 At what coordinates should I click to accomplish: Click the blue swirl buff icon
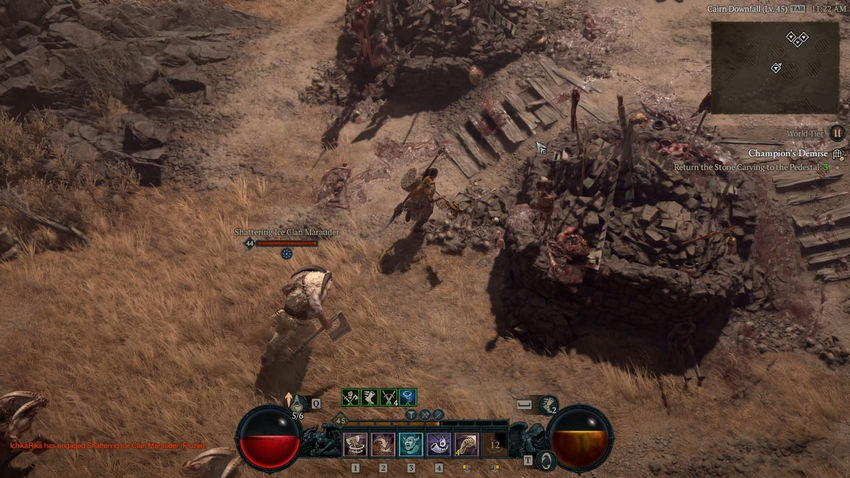[x=408, y=397]
